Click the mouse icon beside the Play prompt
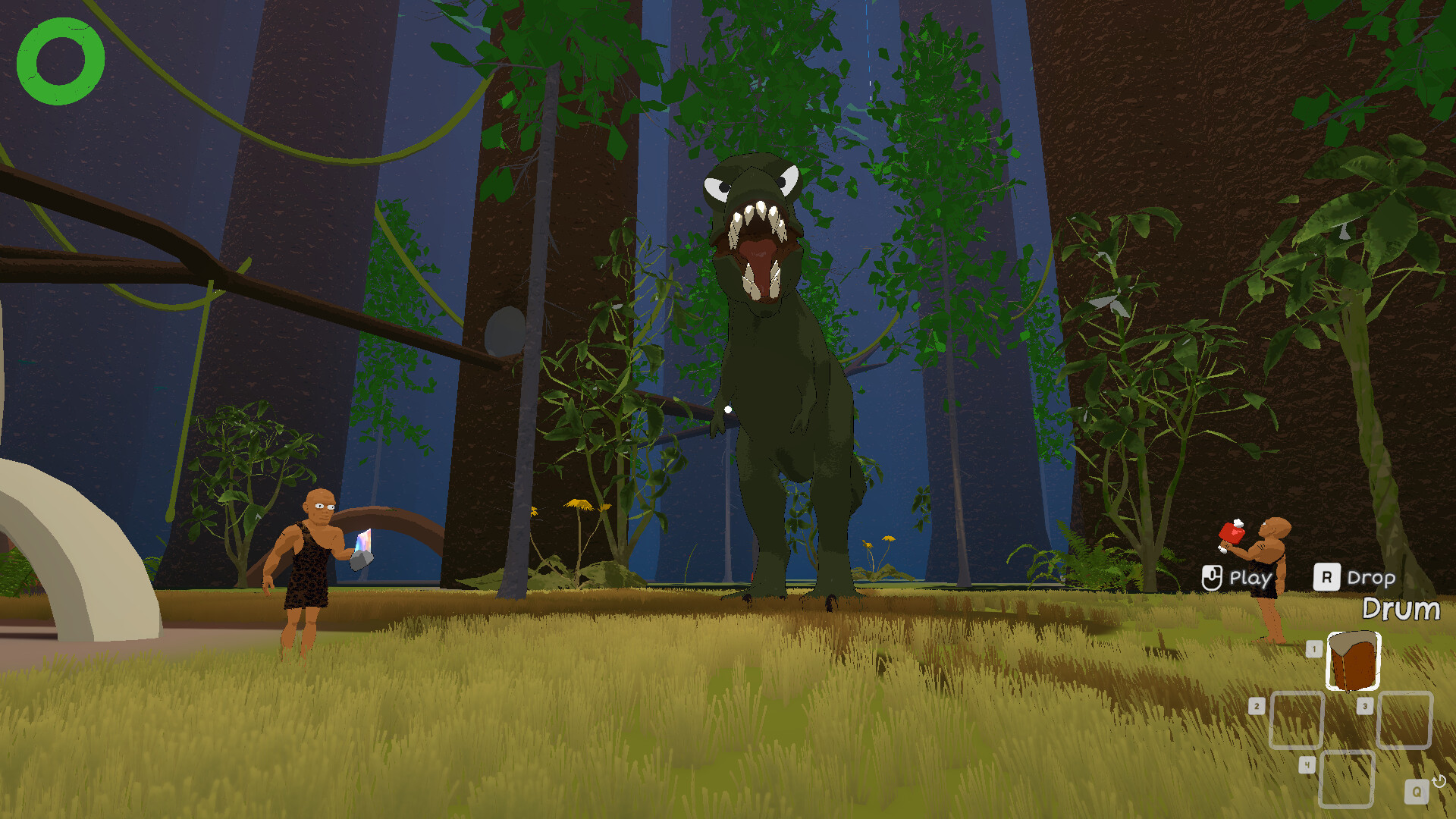Screen dimensions: 1456x819 [1213, 578]
